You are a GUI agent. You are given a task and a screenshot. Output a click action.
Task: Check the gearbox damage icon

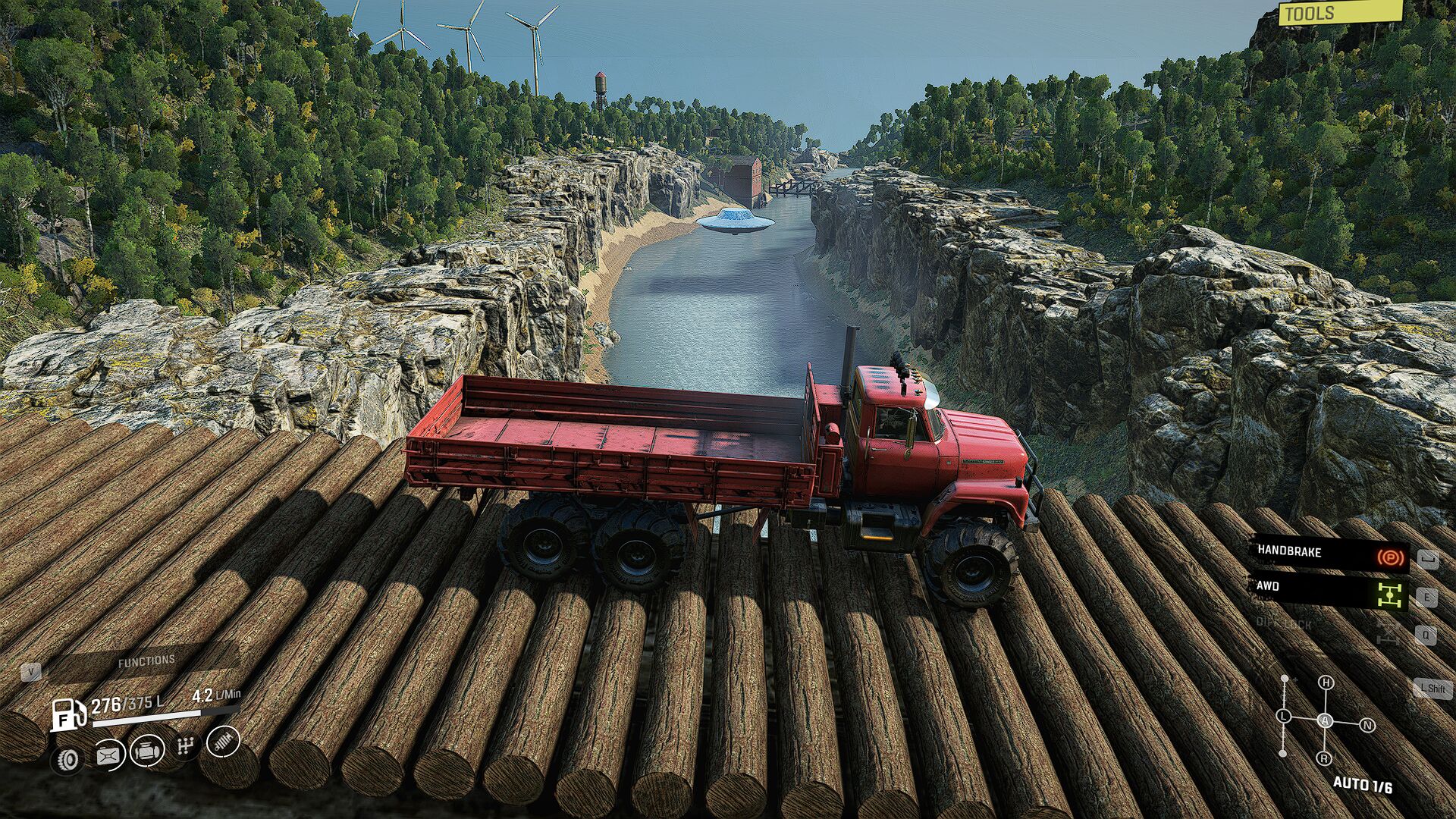pos(186,747)
